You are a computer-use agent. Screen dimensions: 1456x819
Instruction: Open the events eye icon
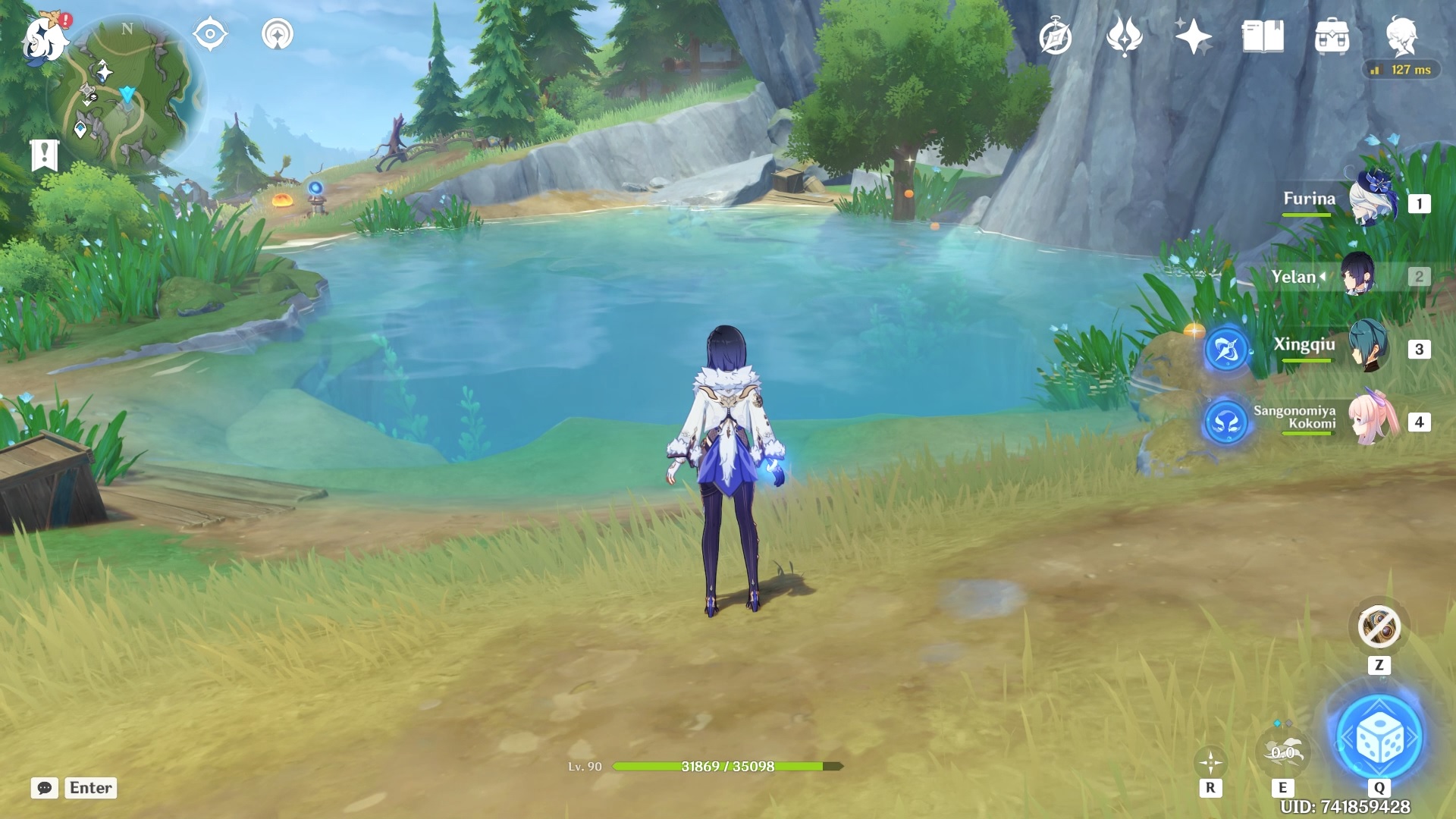click(210, 35)
